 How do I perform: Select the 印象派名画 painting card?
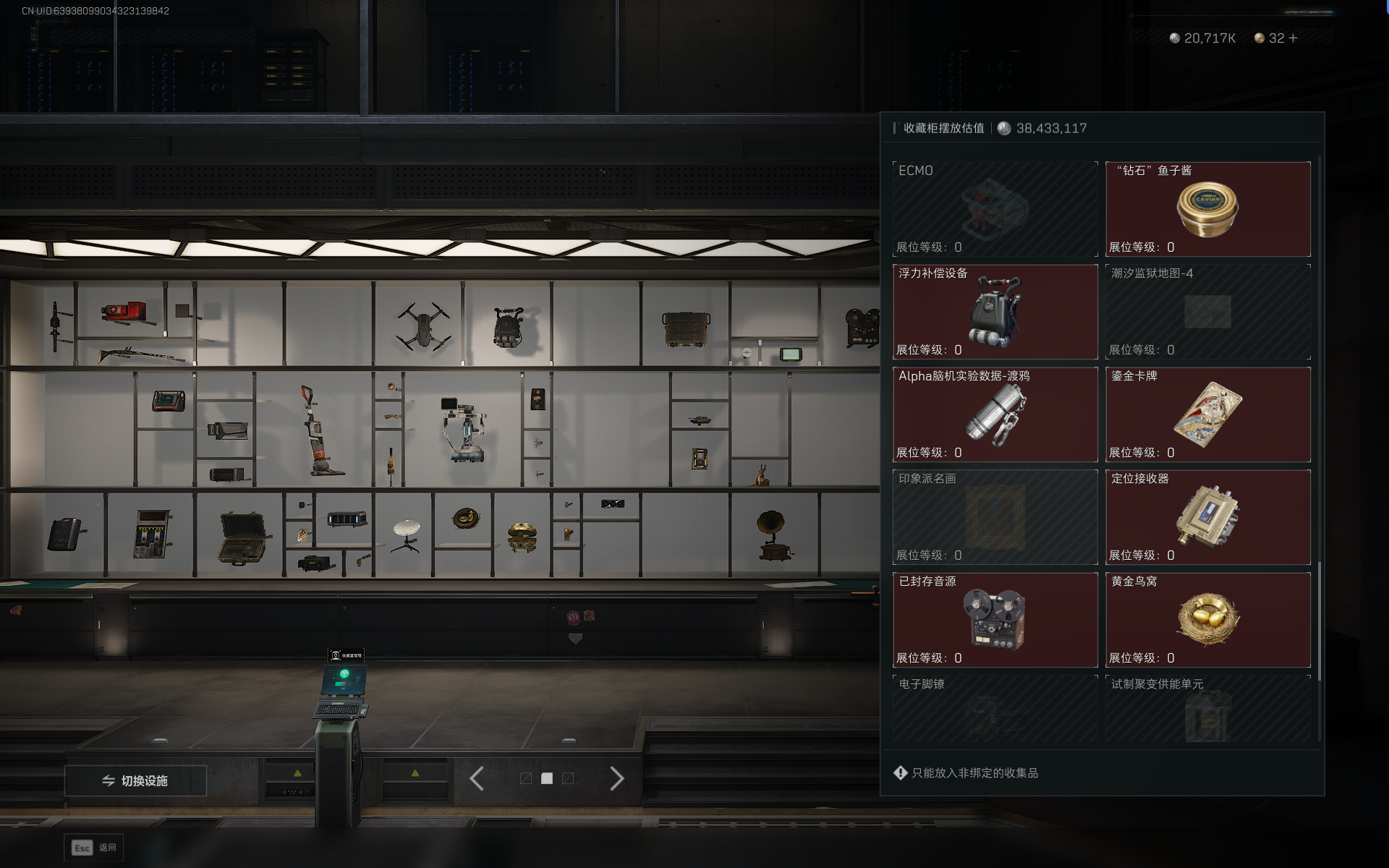pyautogui.click(x=995, y=517)
